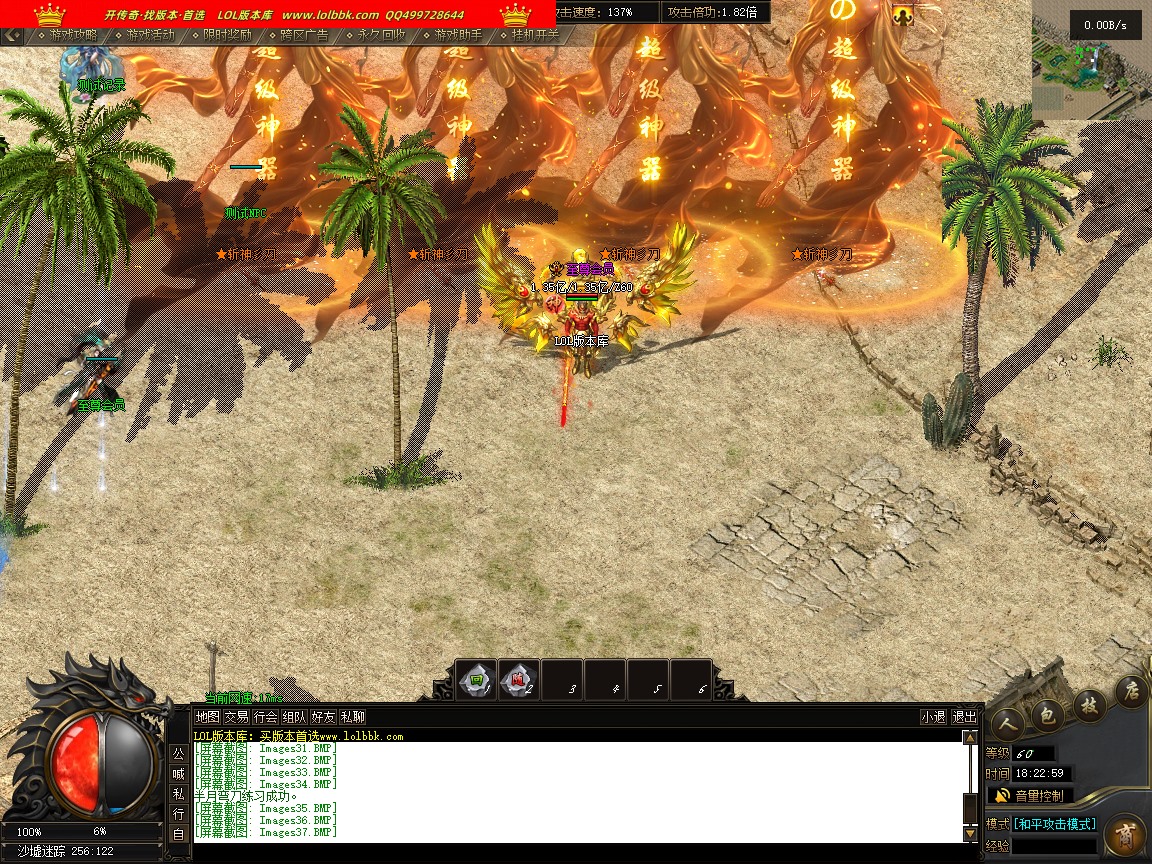1152x864 pixels.
Task: Collapse the top menu bar arrow
Action: pyautogui.click(x=12, y=35)
